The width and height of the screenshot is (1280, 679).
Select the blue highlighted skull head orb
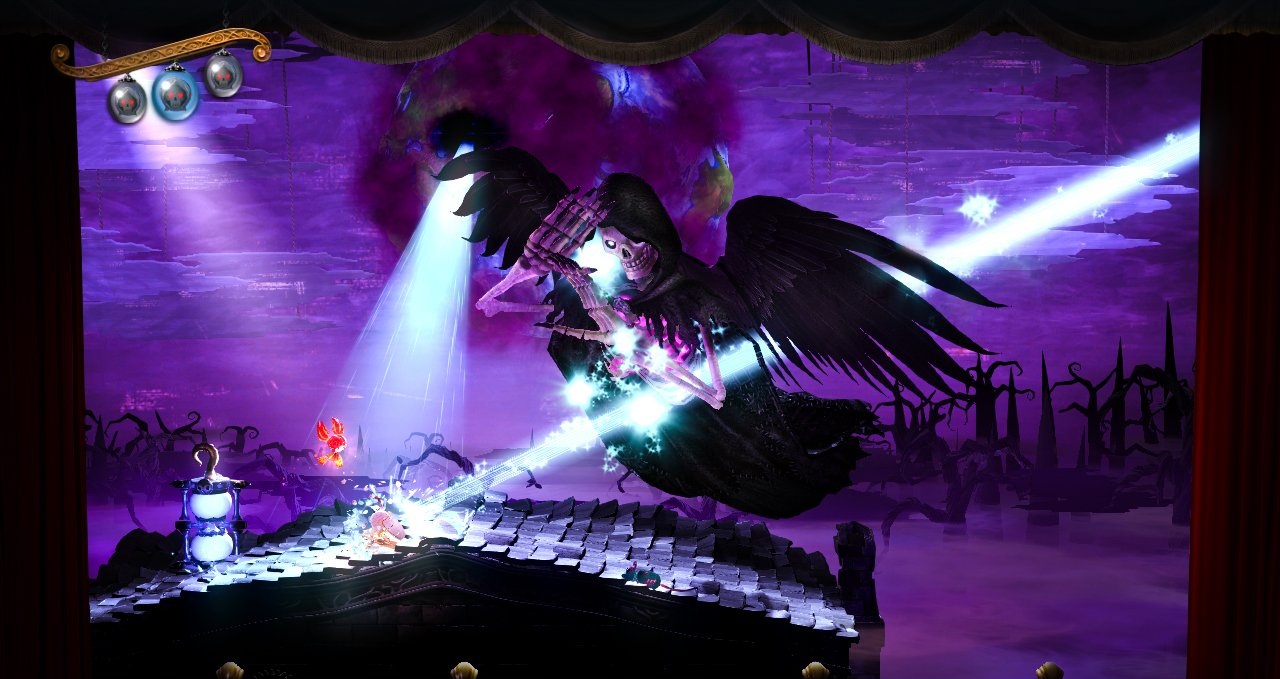pos(175,93)
